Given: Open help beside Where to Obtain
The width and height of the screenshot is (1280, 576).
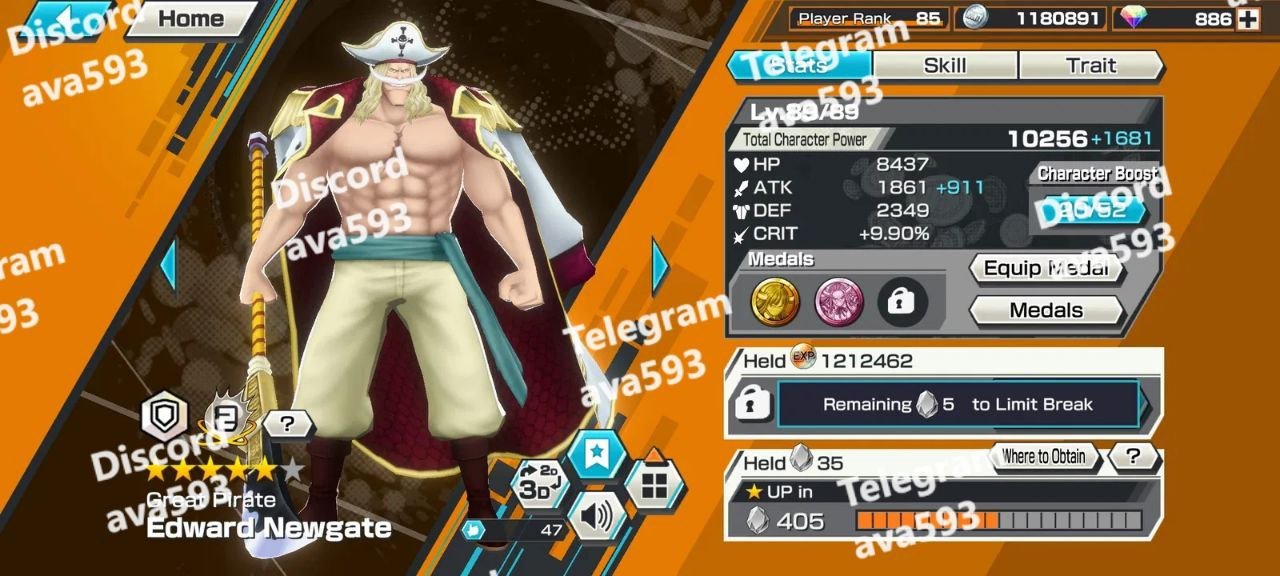Looking at the screenshot, I should (x=1132, y=457).
